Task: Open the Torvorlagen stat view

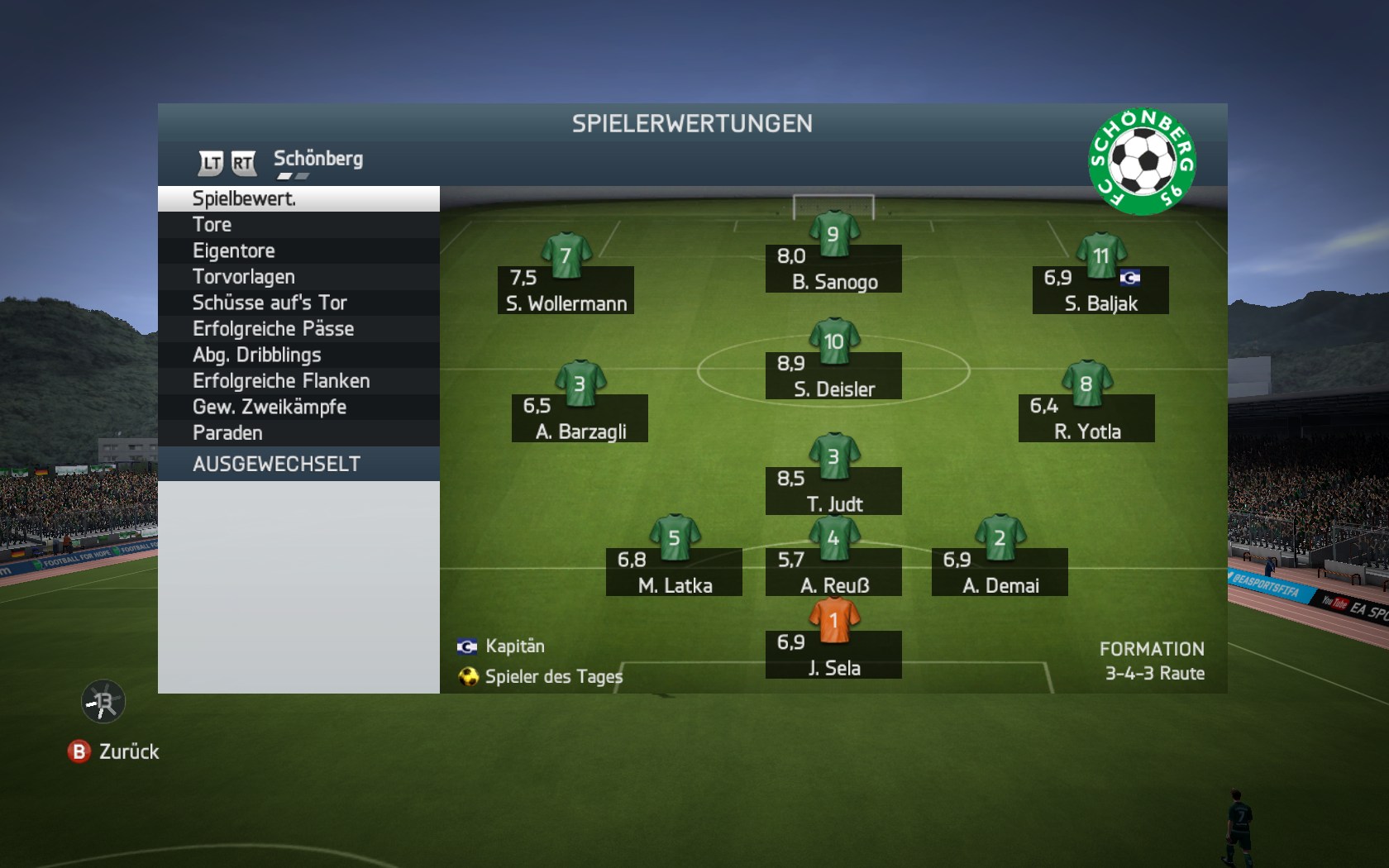Action: click(298, 277)
